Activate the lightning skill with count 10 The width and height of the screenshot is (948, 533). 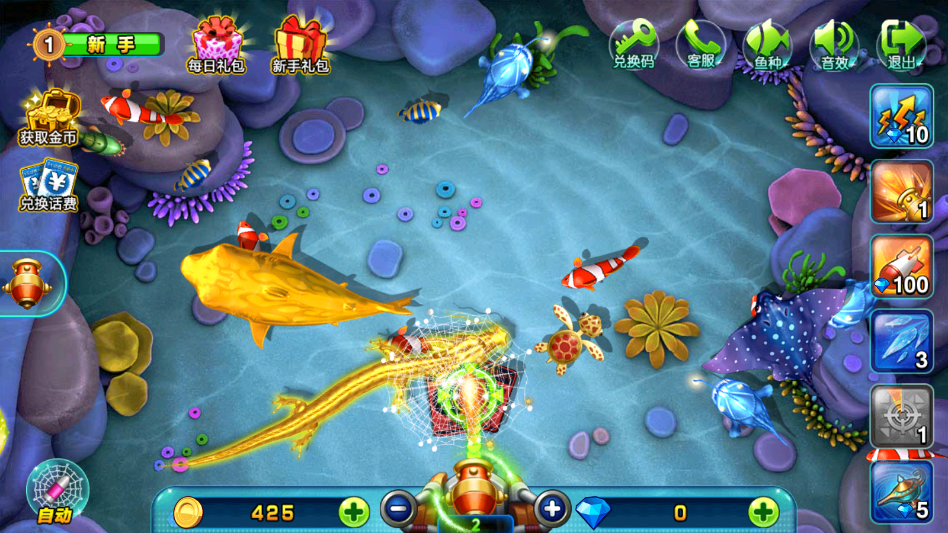[901, 116]
